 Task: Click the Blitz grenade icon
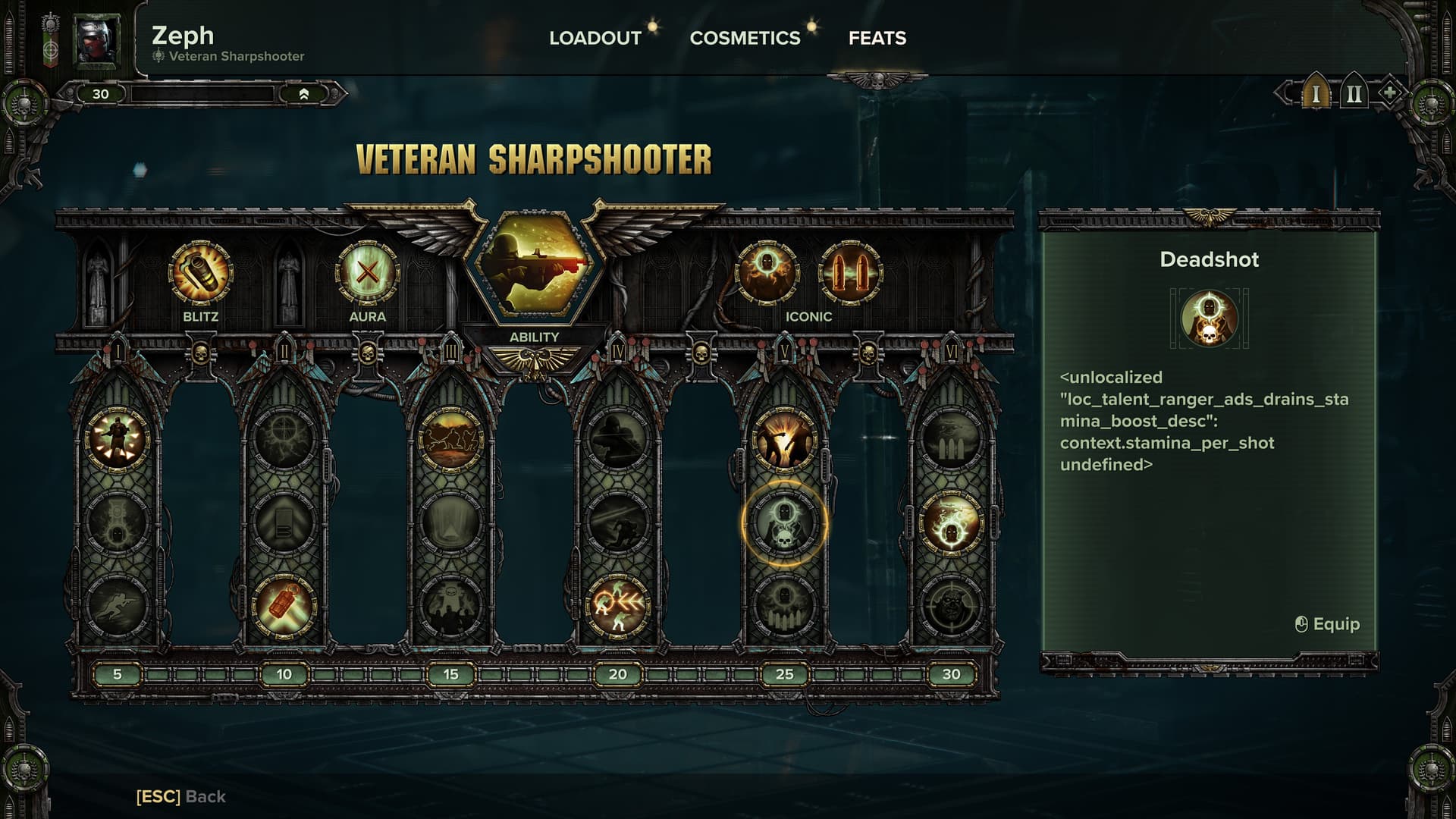coord(200,272)
